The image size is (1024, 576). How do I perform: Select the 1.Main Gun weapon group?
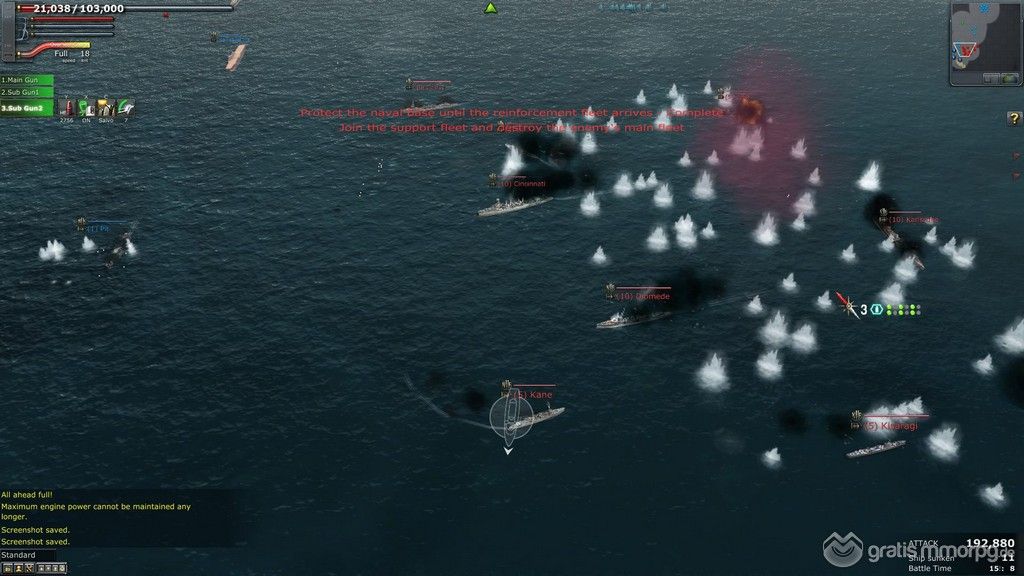(26, 80)
